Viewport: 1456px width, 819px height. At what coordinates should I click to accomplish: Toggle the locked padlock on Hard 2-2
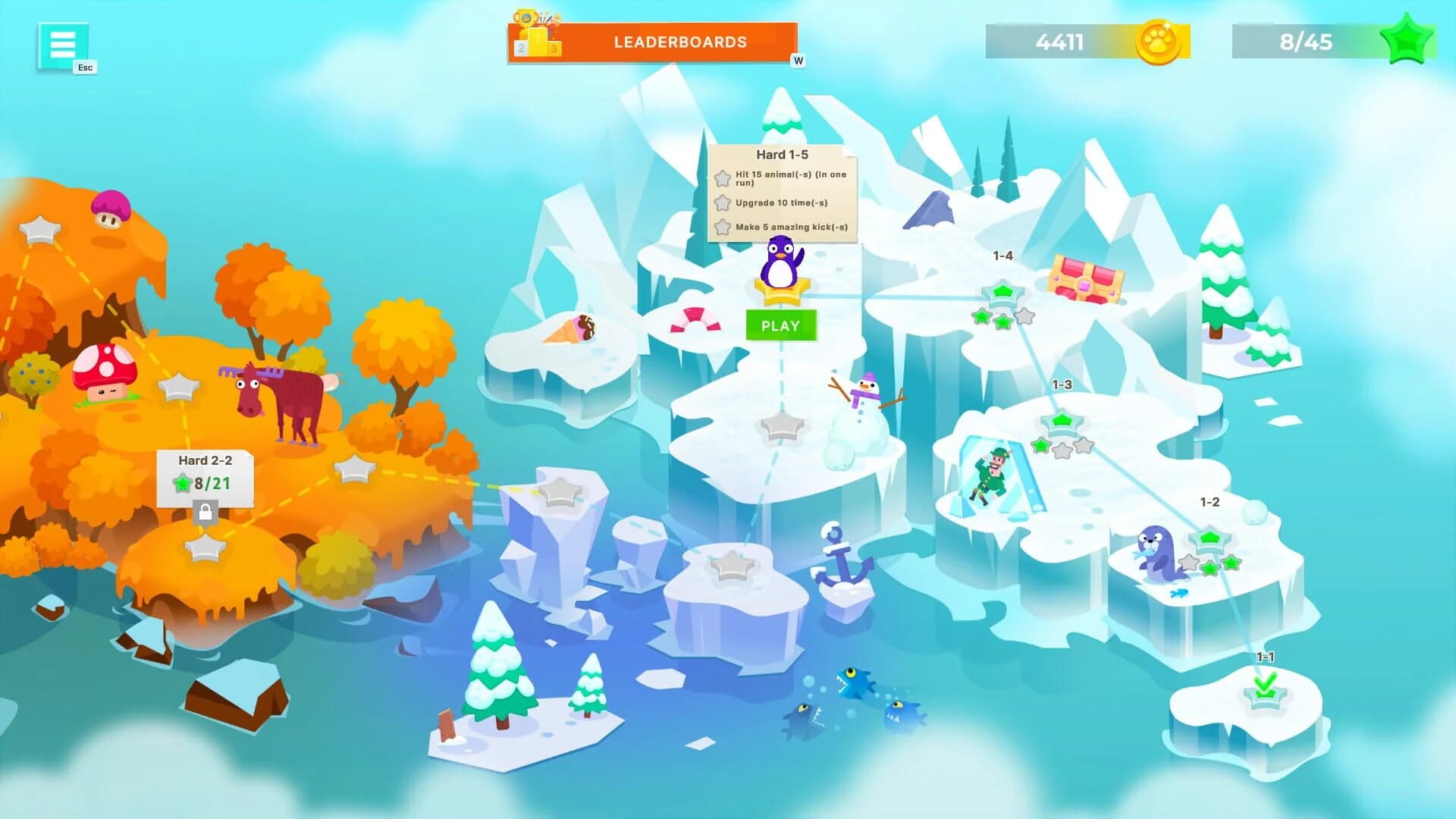pyautogui.click(x=205, y=513)
